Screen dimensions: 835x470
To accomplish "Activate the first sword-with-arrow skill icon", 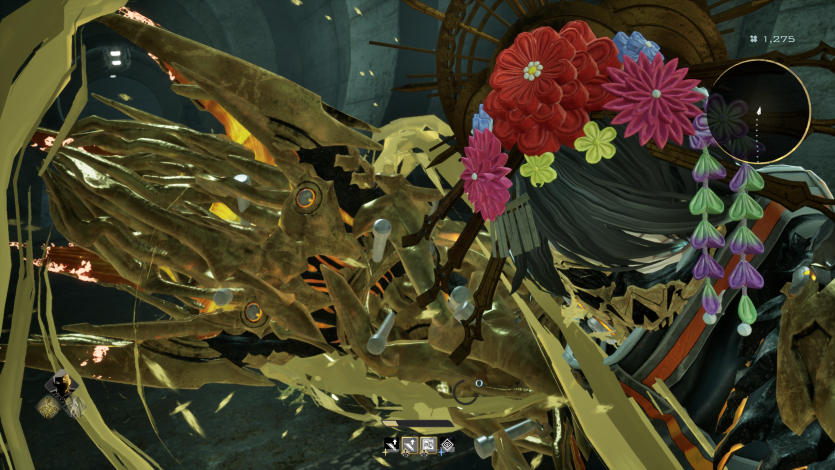I will 391,446.
